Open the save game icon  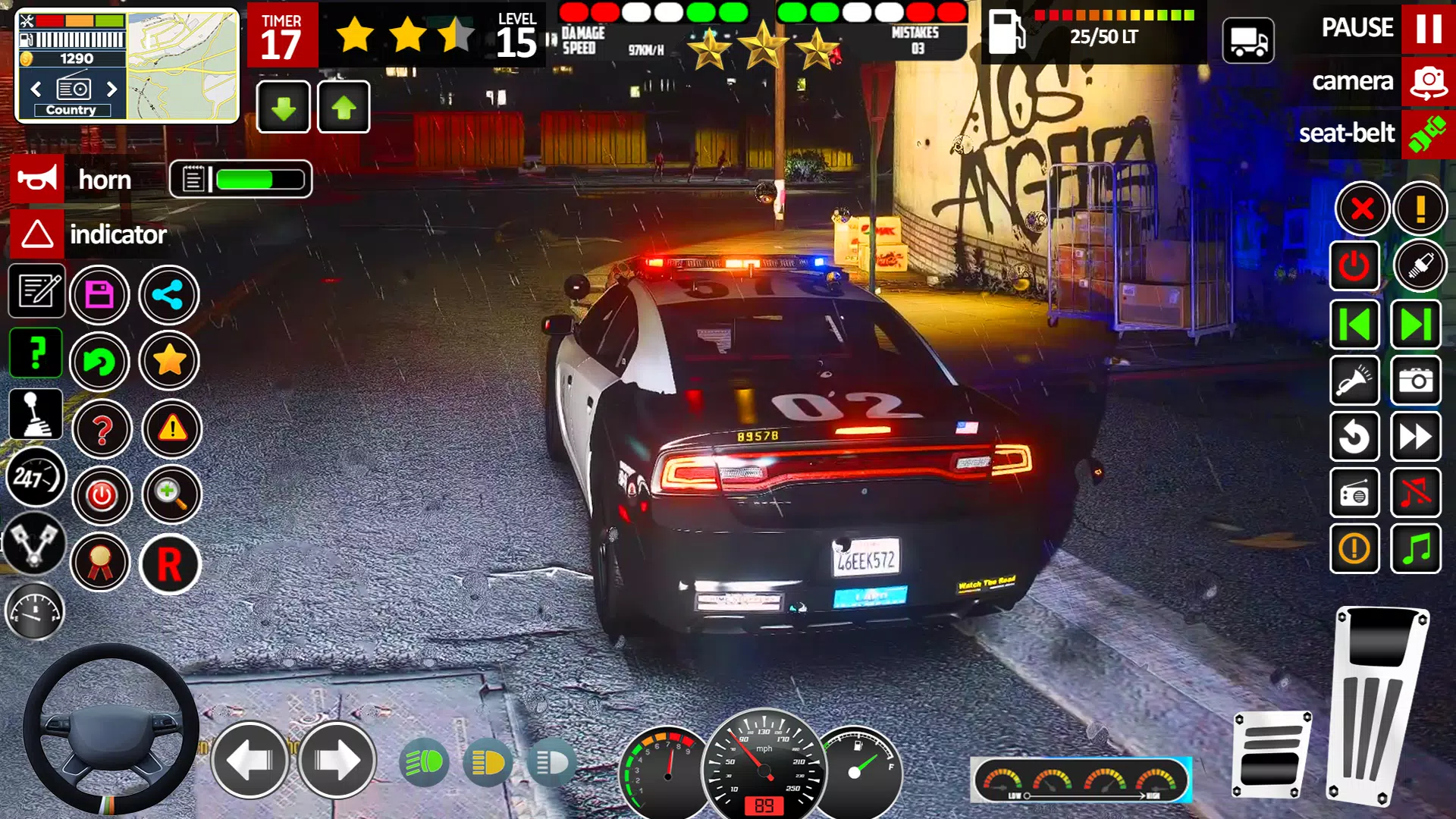[99, 295]
